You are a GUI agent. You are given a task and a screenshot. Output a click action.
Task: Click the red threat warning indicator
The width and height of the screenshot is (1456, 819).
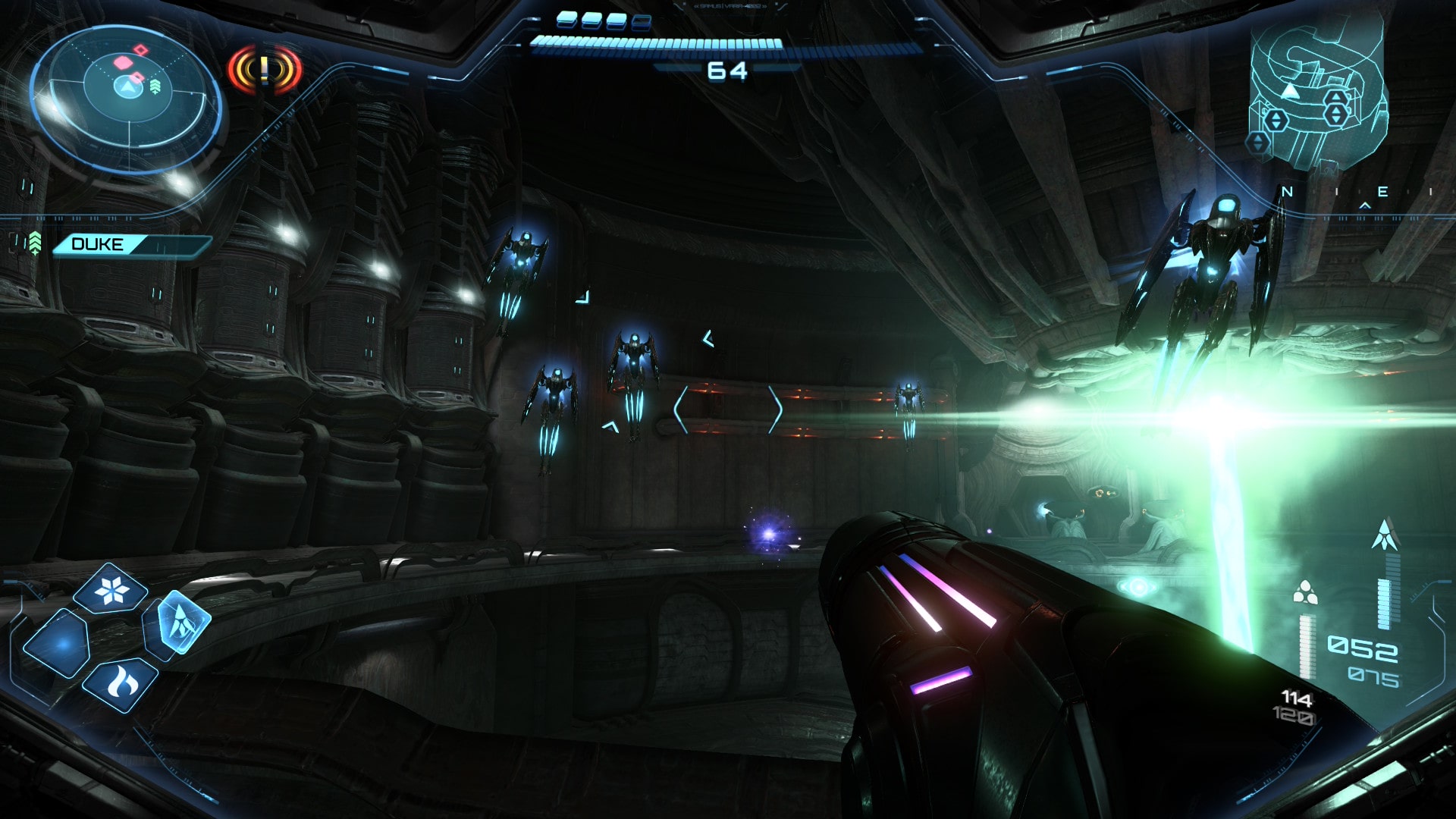[264, 70]
